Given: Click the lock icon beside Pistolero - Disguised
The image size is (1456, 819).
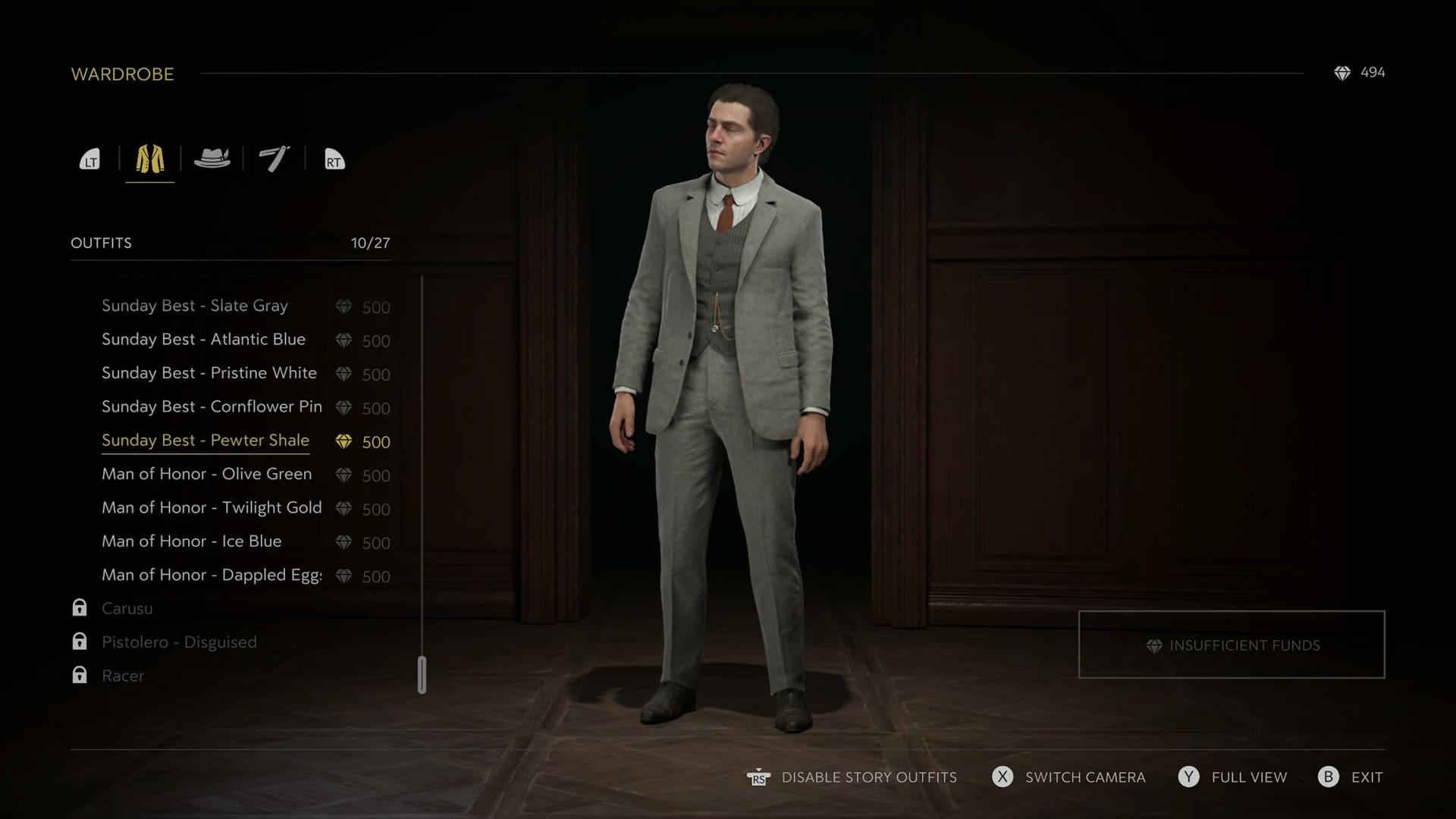Looking at the screenshot, I should 79,641.
